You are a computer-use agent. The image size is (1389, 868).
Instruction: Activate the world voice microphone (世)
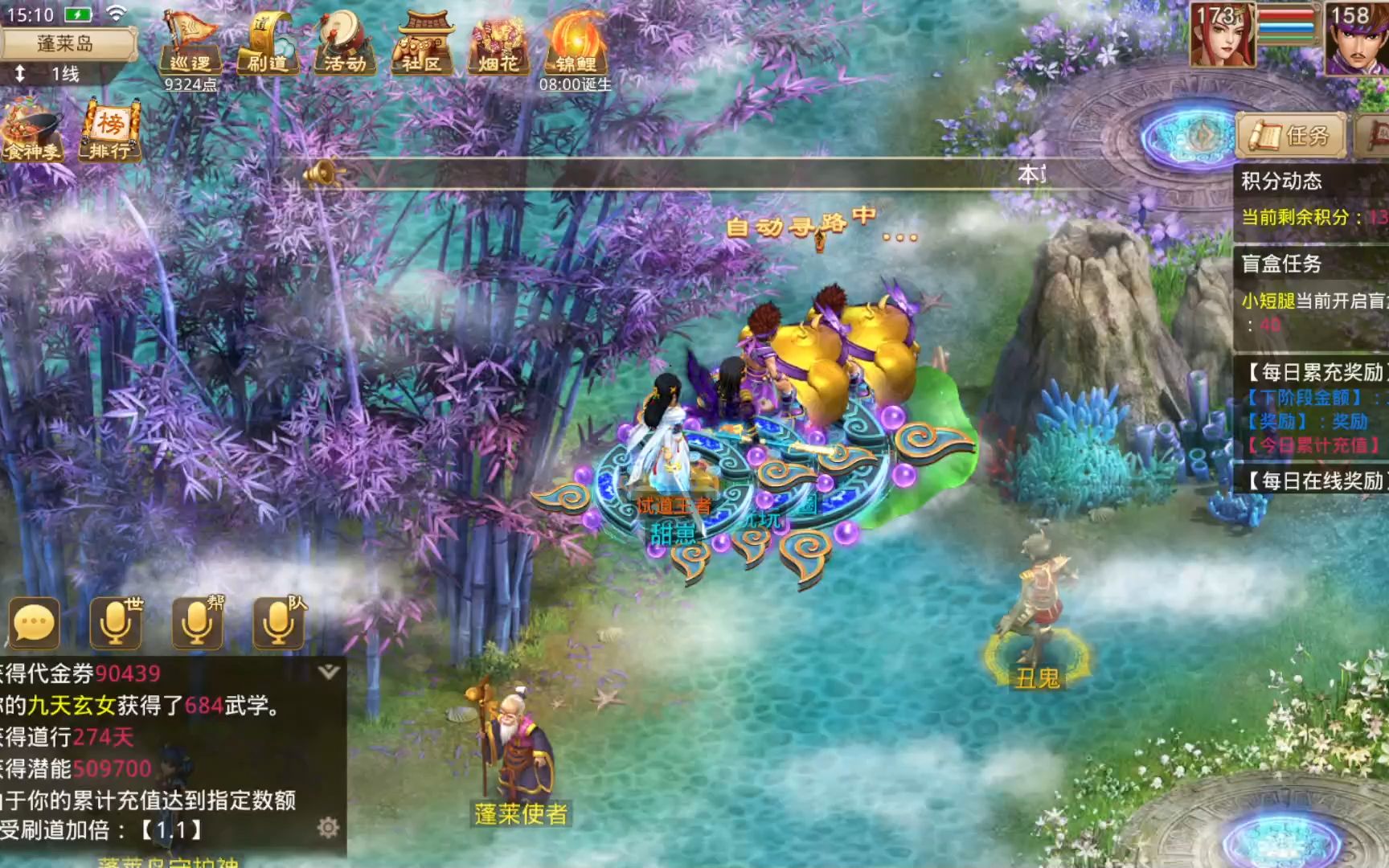point(115,623)
